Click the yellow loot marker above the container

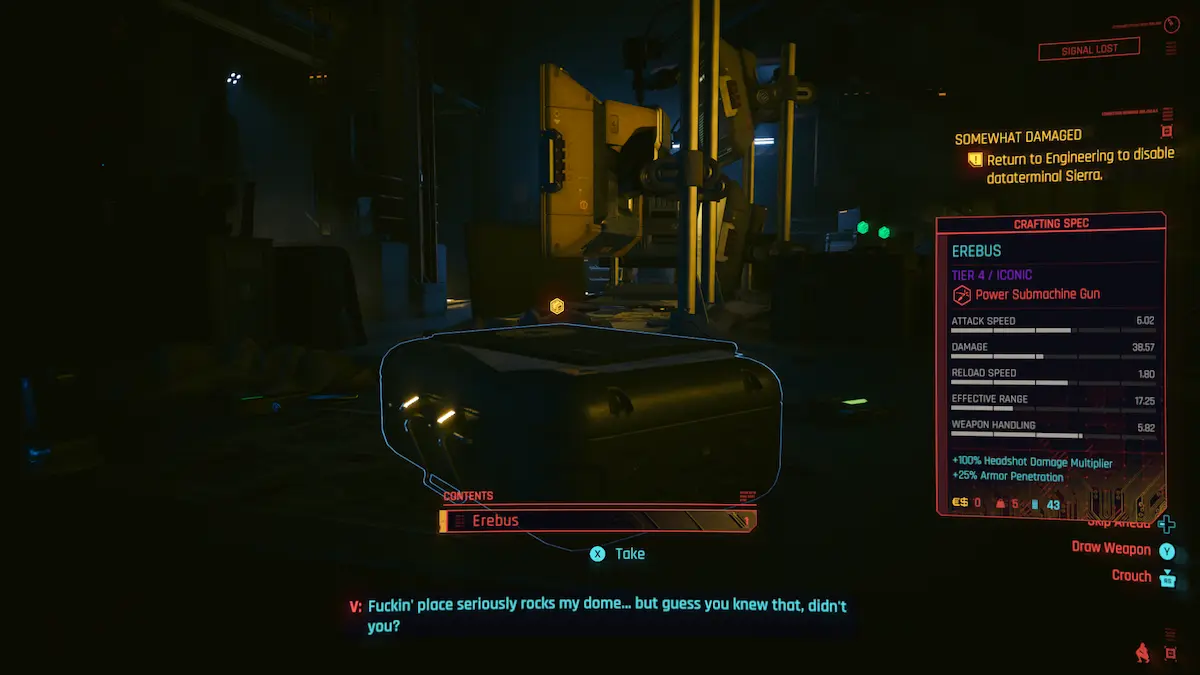pos(557,305)
